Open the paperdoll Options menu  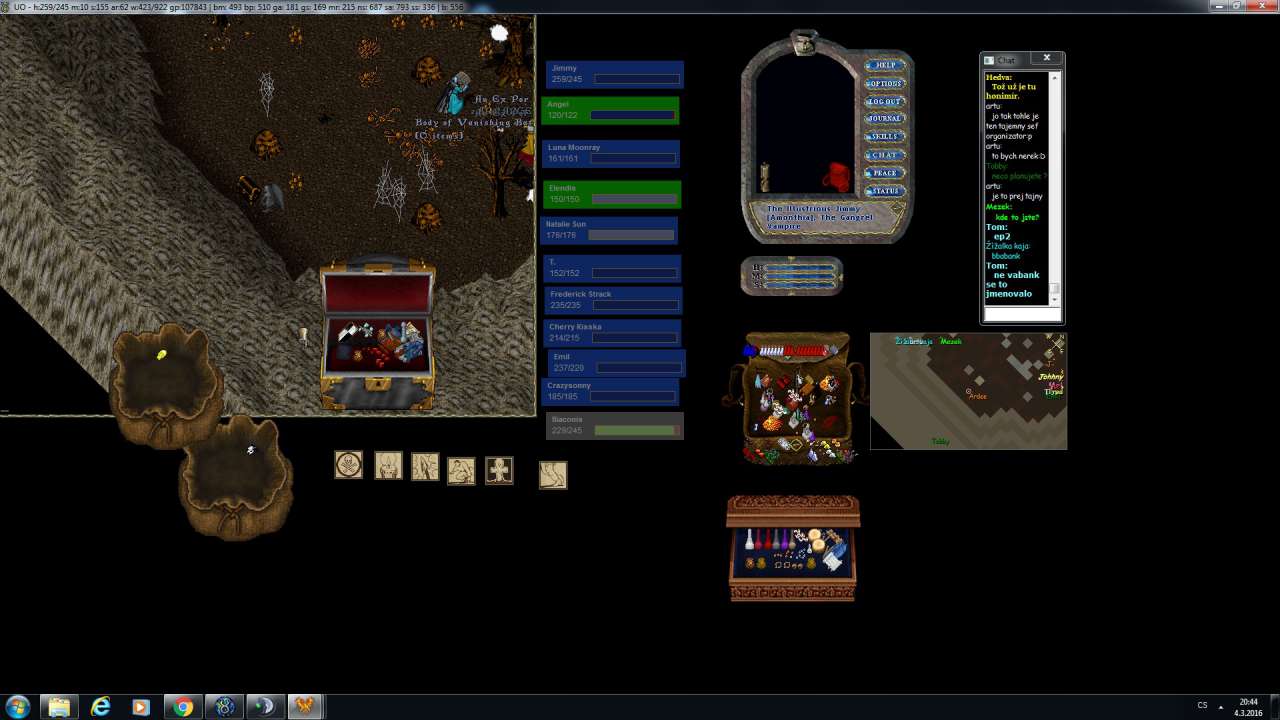tap(885, 84)
